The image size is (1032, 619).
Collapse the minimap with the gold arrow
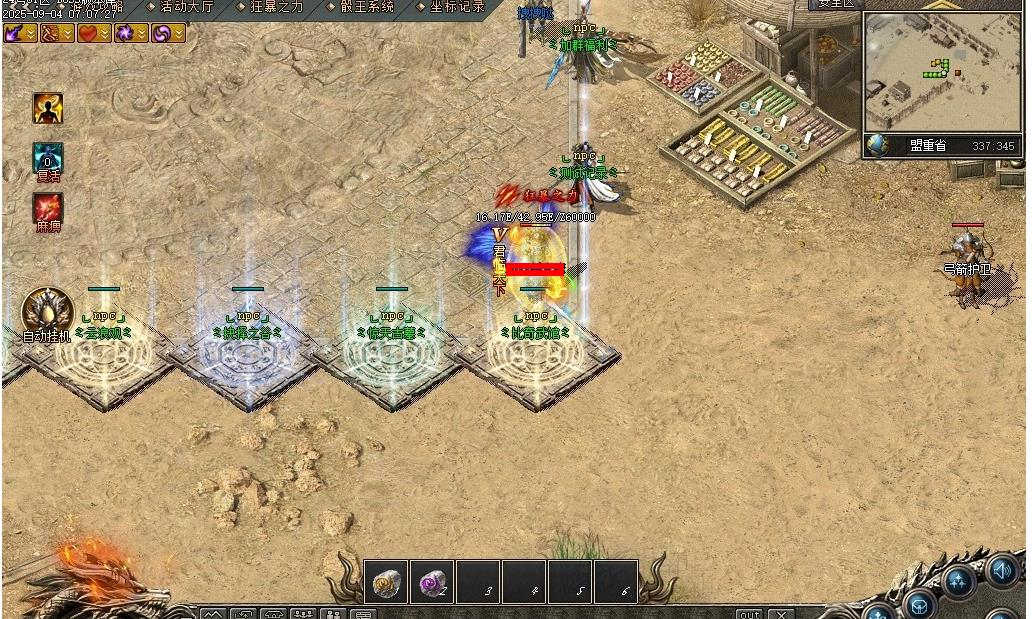coord(940,5)
